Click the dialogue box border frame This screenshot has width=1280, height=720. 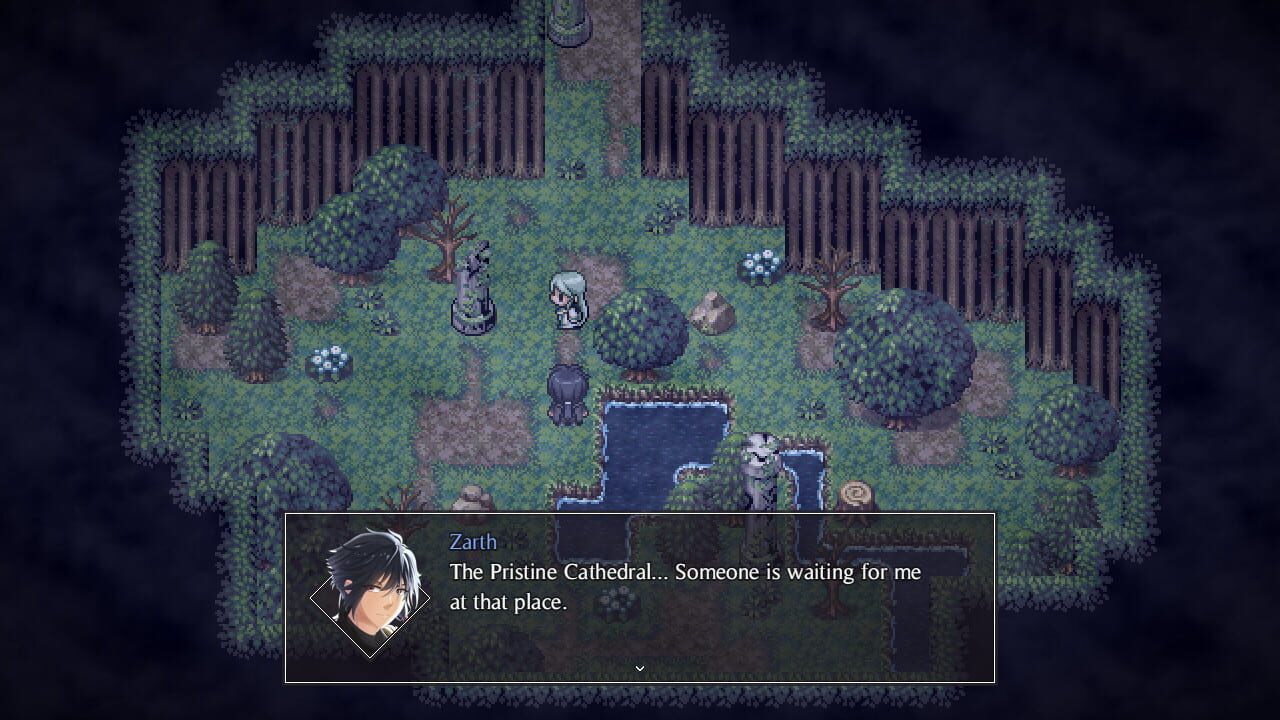640,513
